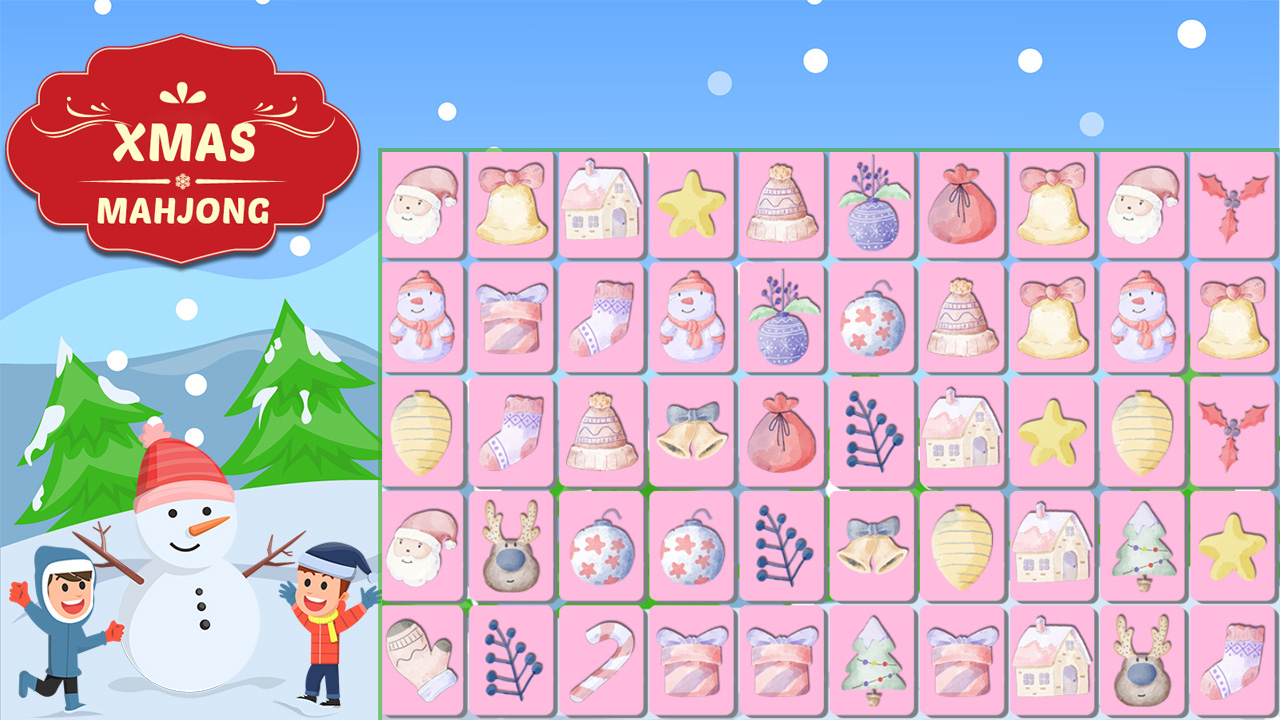This screenshot has width=1280, height=720.
Task: Select the snowy house tile in the top row
Action: [600, 207]
